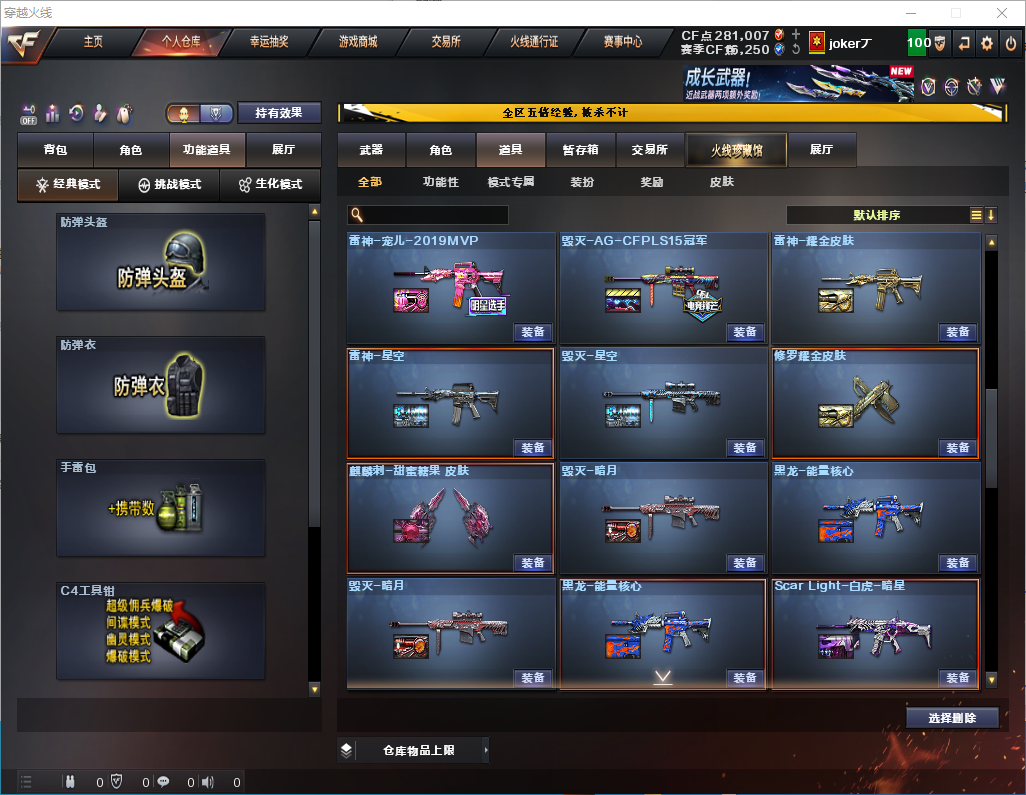Switch to 火线珍藏馆 collection tab
This screenshot has height=795, width=1026.
pyautogui.click(x=736, y=150)
